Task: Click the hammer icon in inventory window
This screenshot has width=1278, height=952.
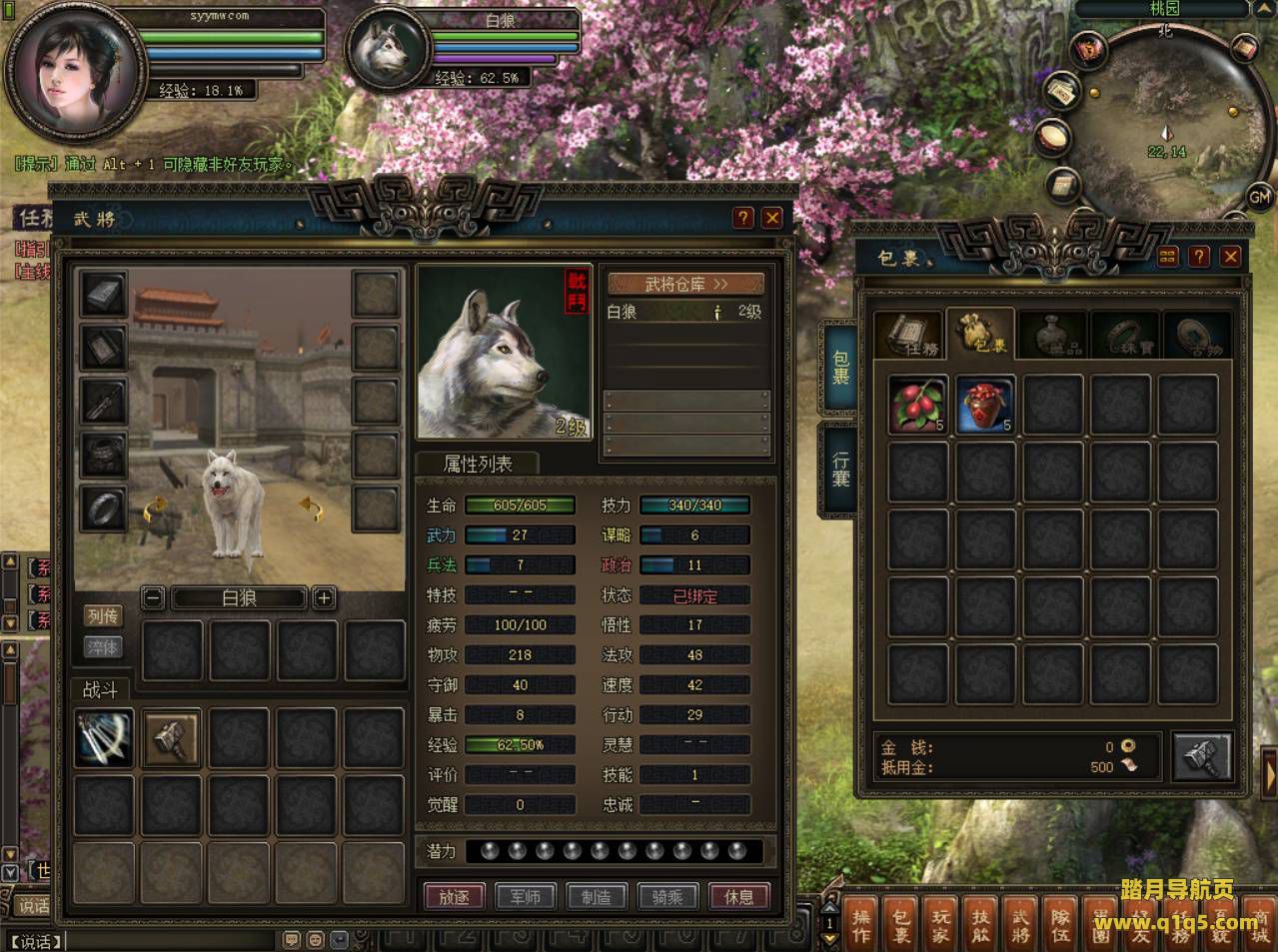Action: (x=1200, y=756)
